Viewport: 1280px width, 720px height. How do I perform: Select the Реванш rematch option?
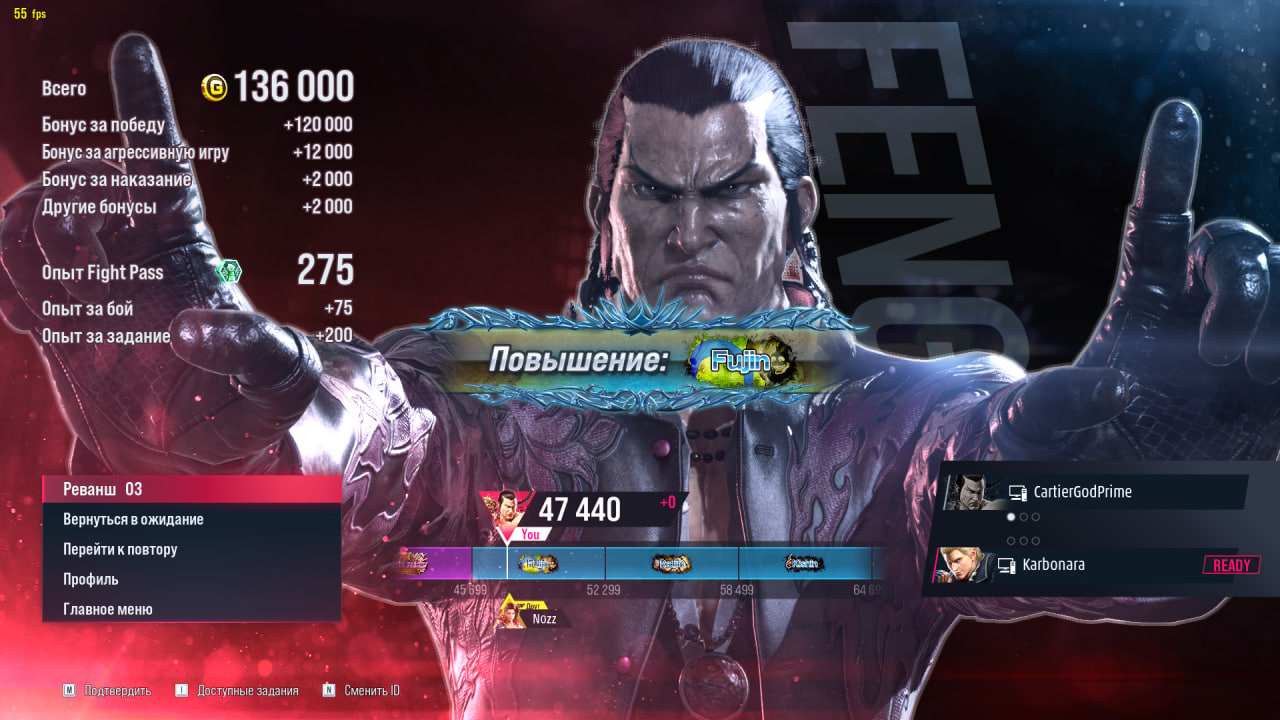pyautogui.click(x=190, y=489)
